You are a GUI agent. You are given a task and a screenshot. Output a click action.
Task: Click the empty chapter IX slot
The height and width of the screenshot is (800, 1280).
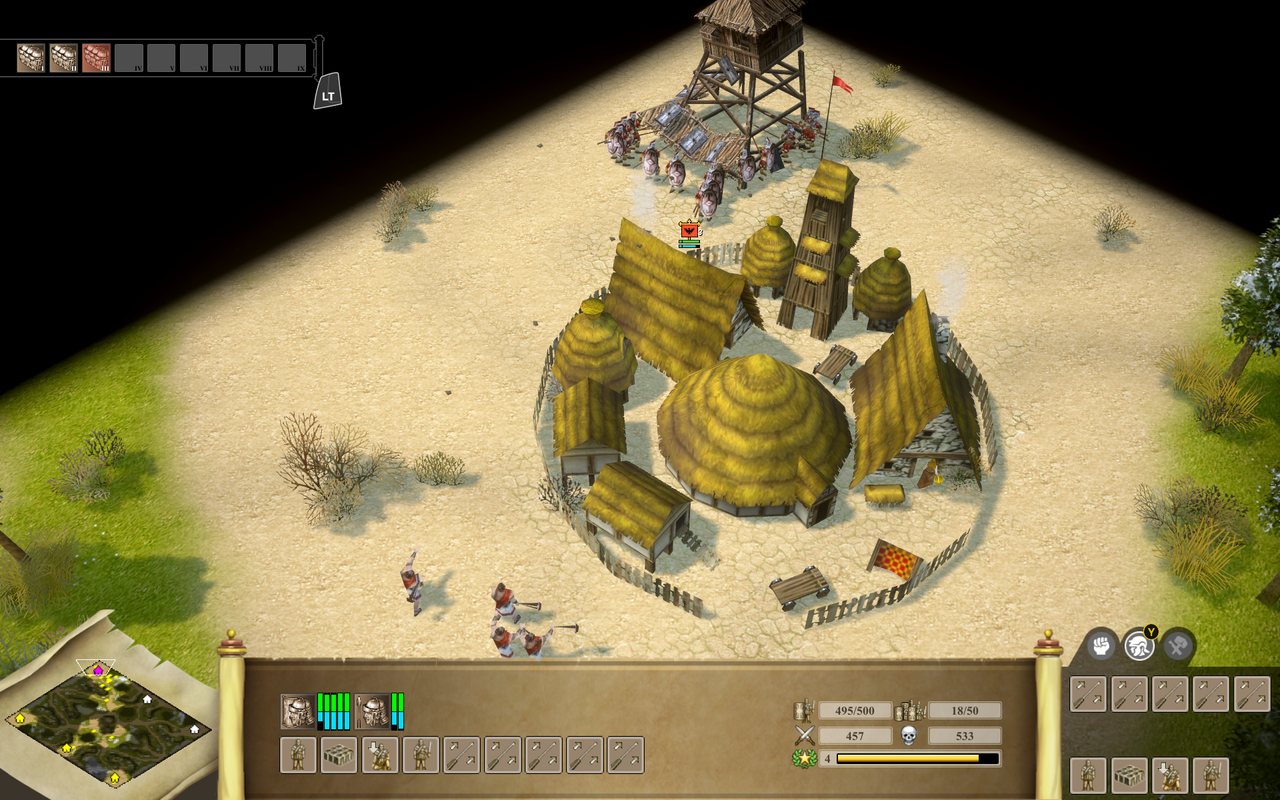292,58
